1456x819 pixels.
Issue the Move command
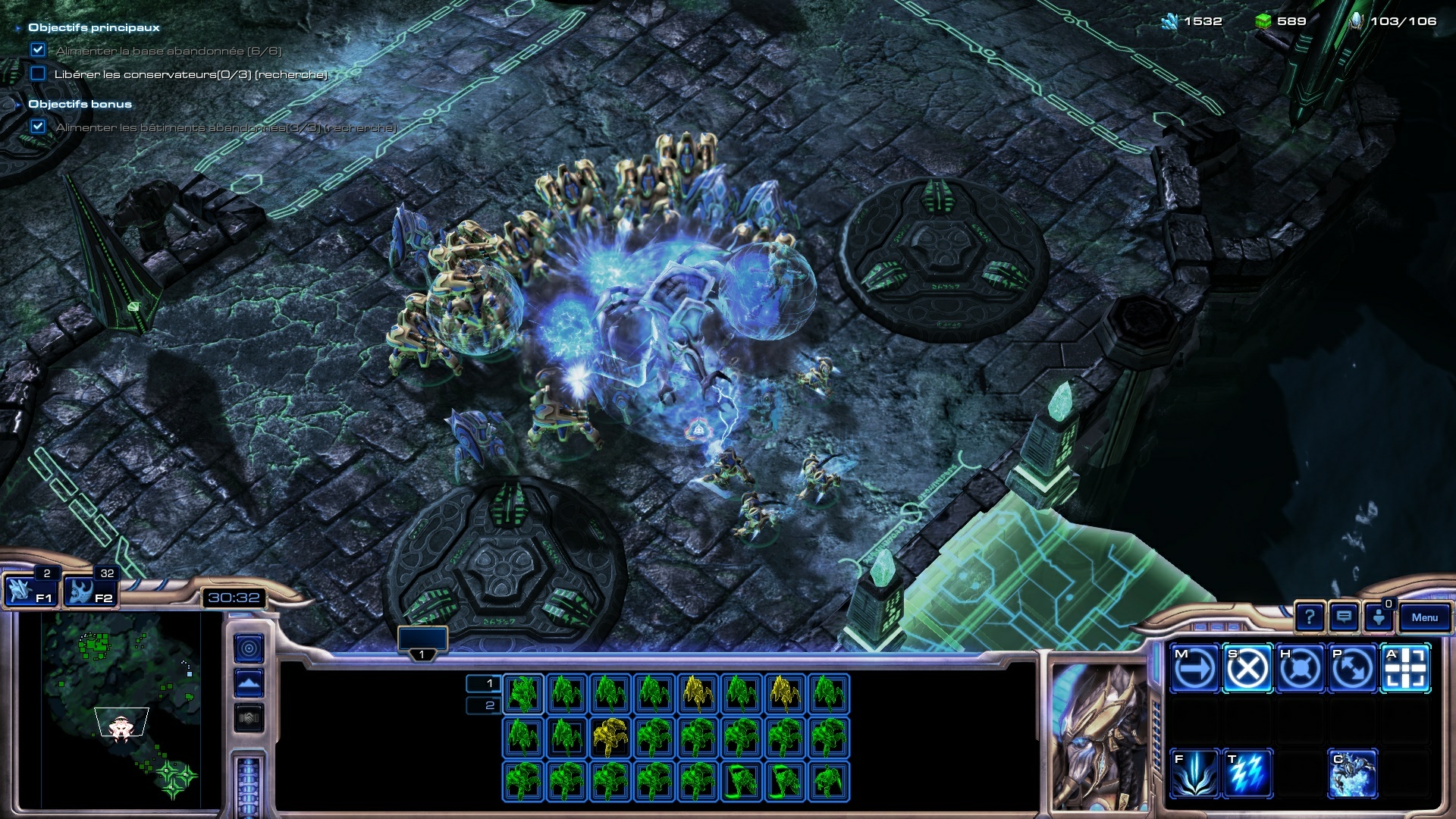coord(1194,669)
